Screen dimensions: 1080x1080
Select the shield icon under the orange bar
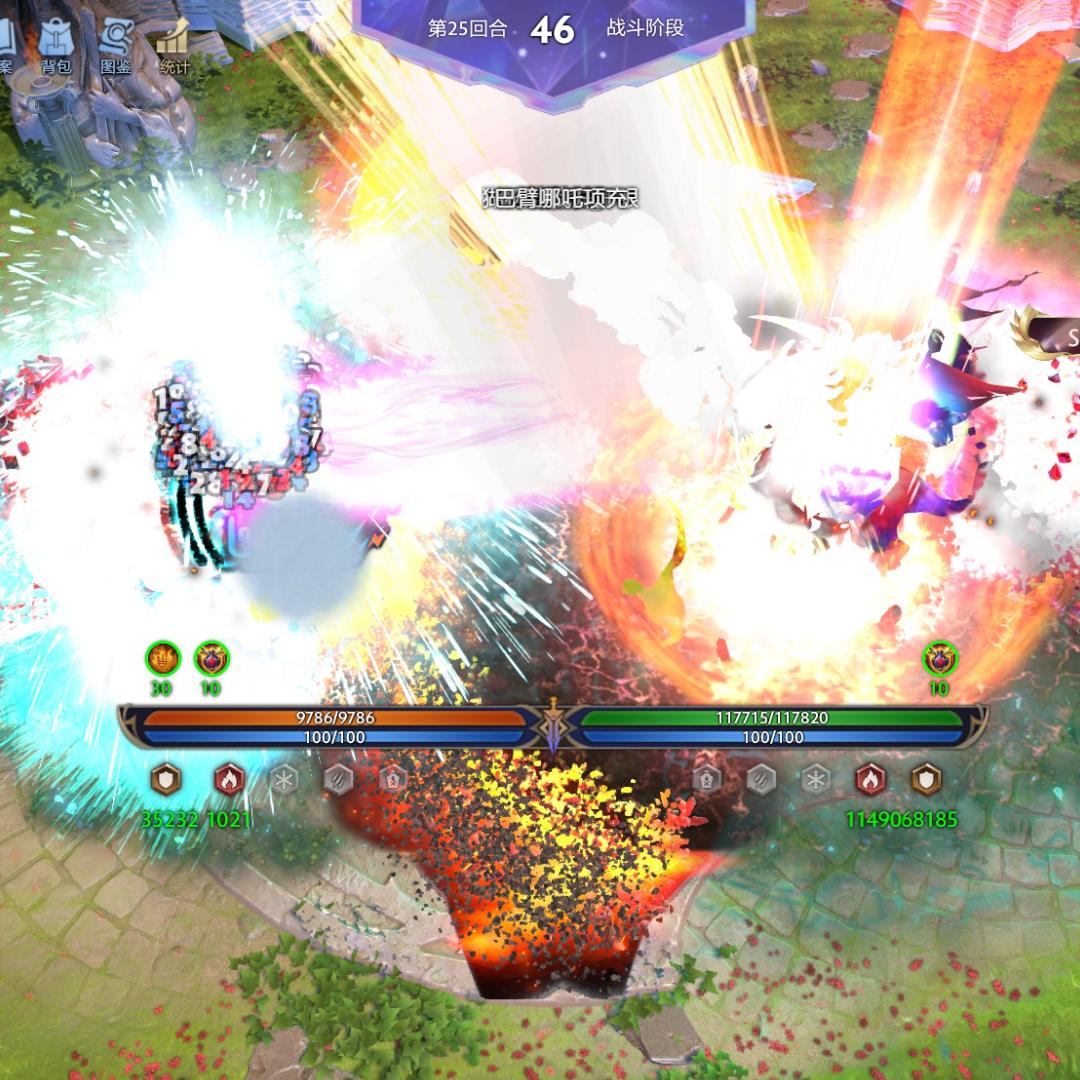pos(165,779)
